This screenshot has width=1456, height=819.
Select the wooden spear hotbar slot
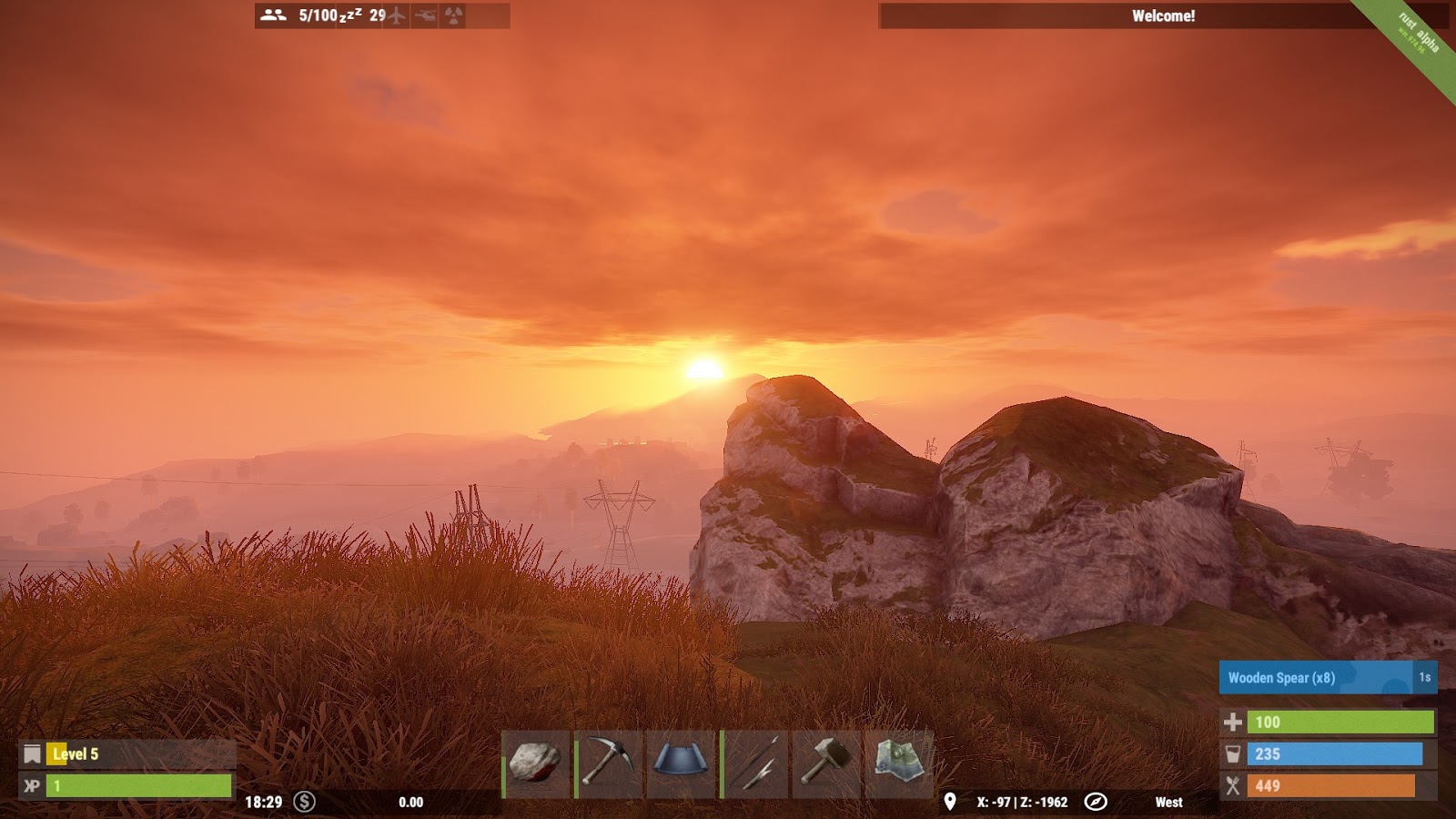(x=754, y=763)
